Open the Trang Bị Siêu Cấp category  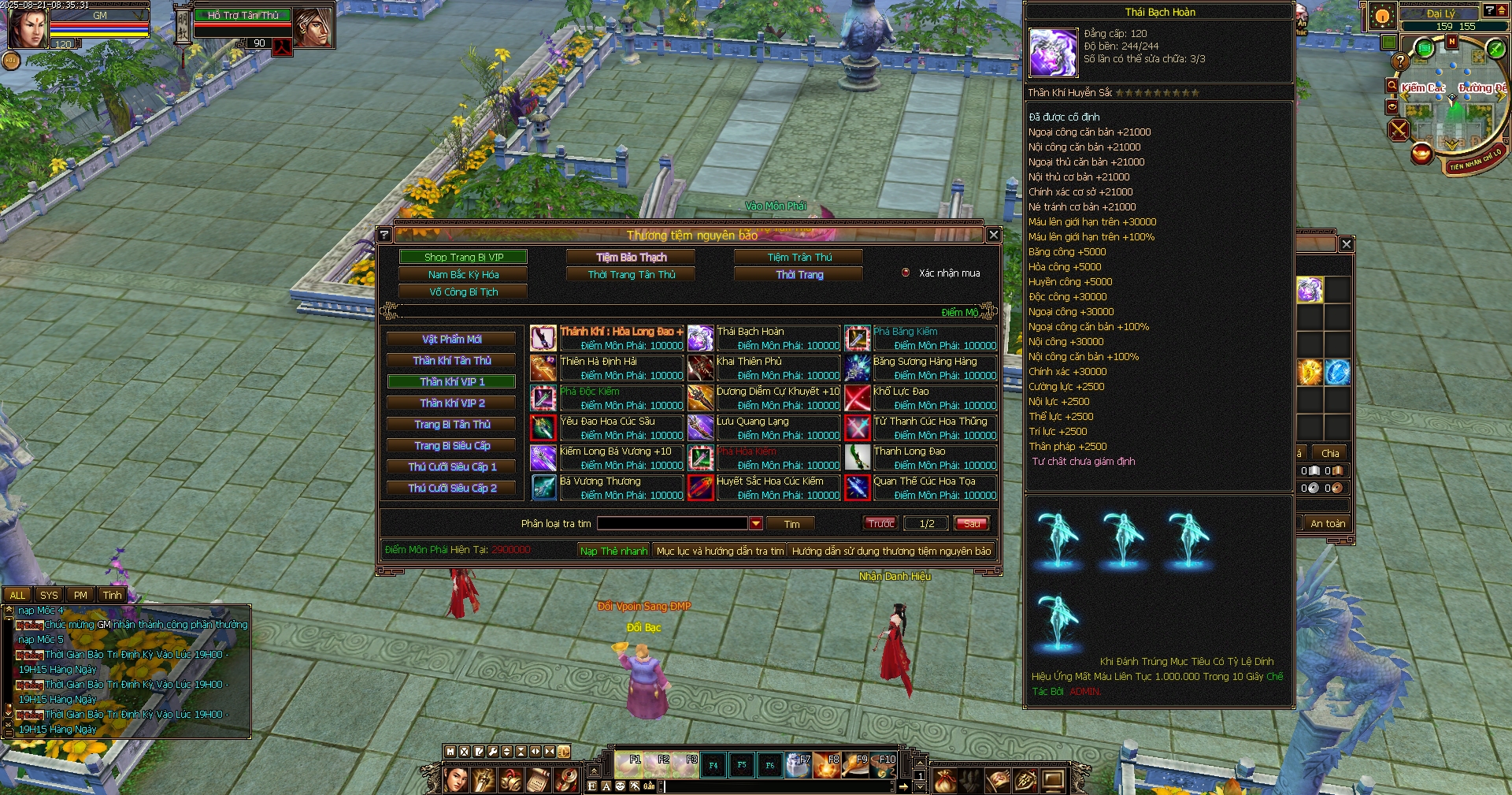click(451, 445)
